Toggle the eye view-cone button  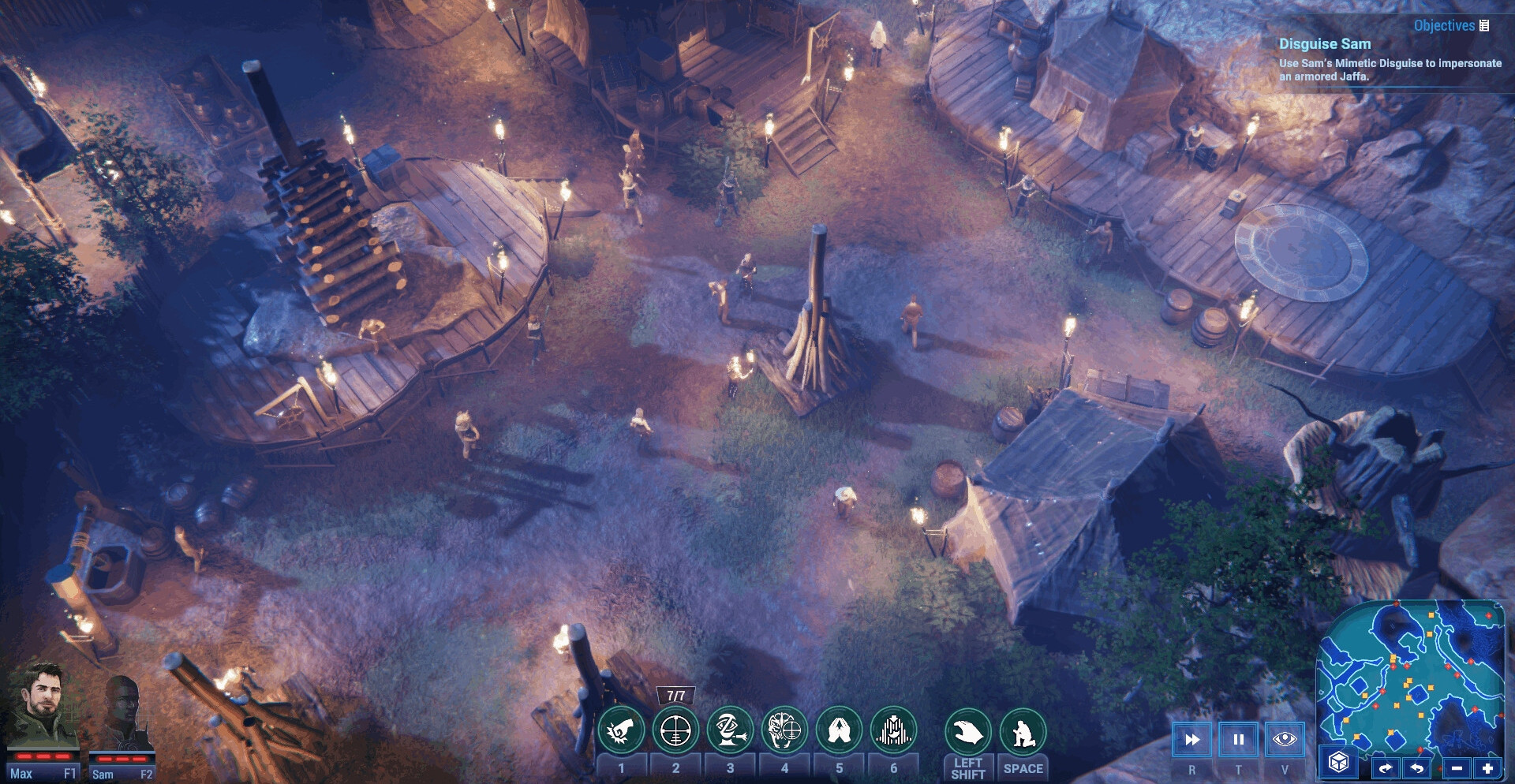pos(1285,740)
